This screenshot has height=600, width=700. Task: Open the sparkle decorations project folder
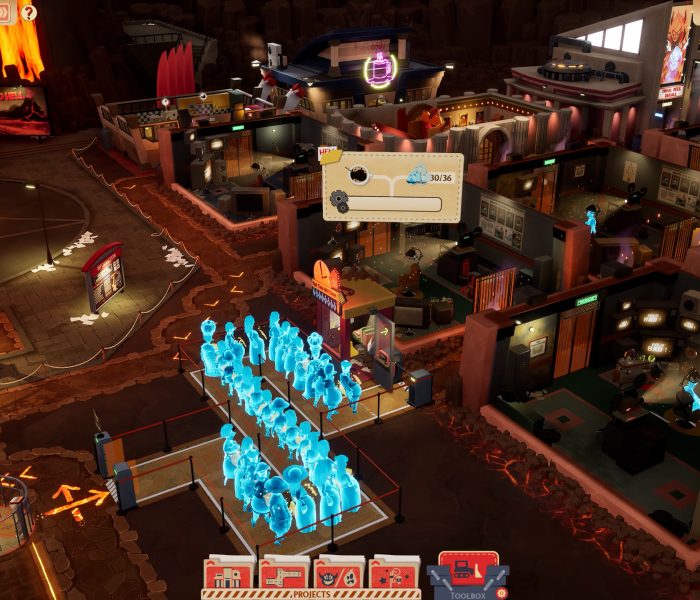tap(394, 575)
